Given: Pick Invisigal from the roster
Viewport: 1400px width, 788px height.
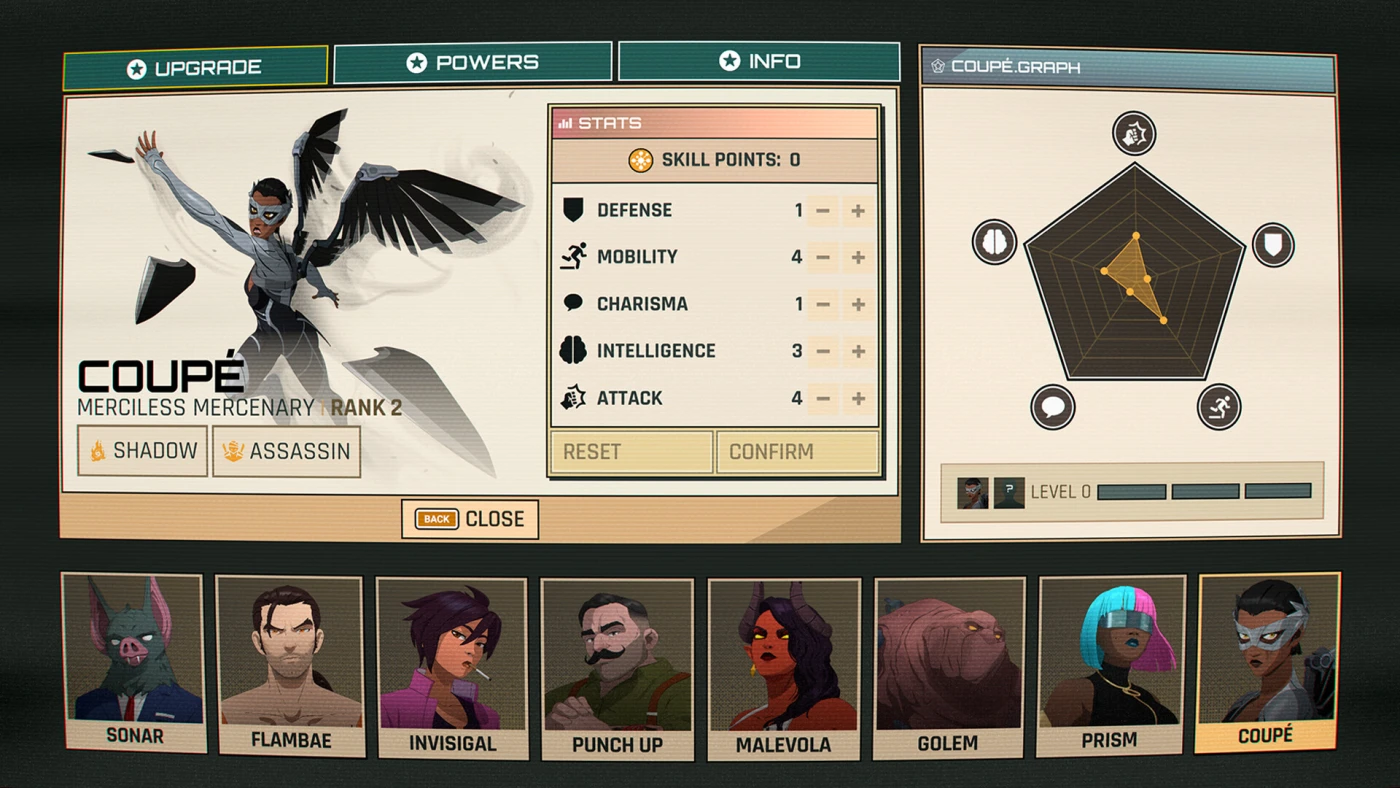Looking at the screenshot, I should tap(452, 667).
